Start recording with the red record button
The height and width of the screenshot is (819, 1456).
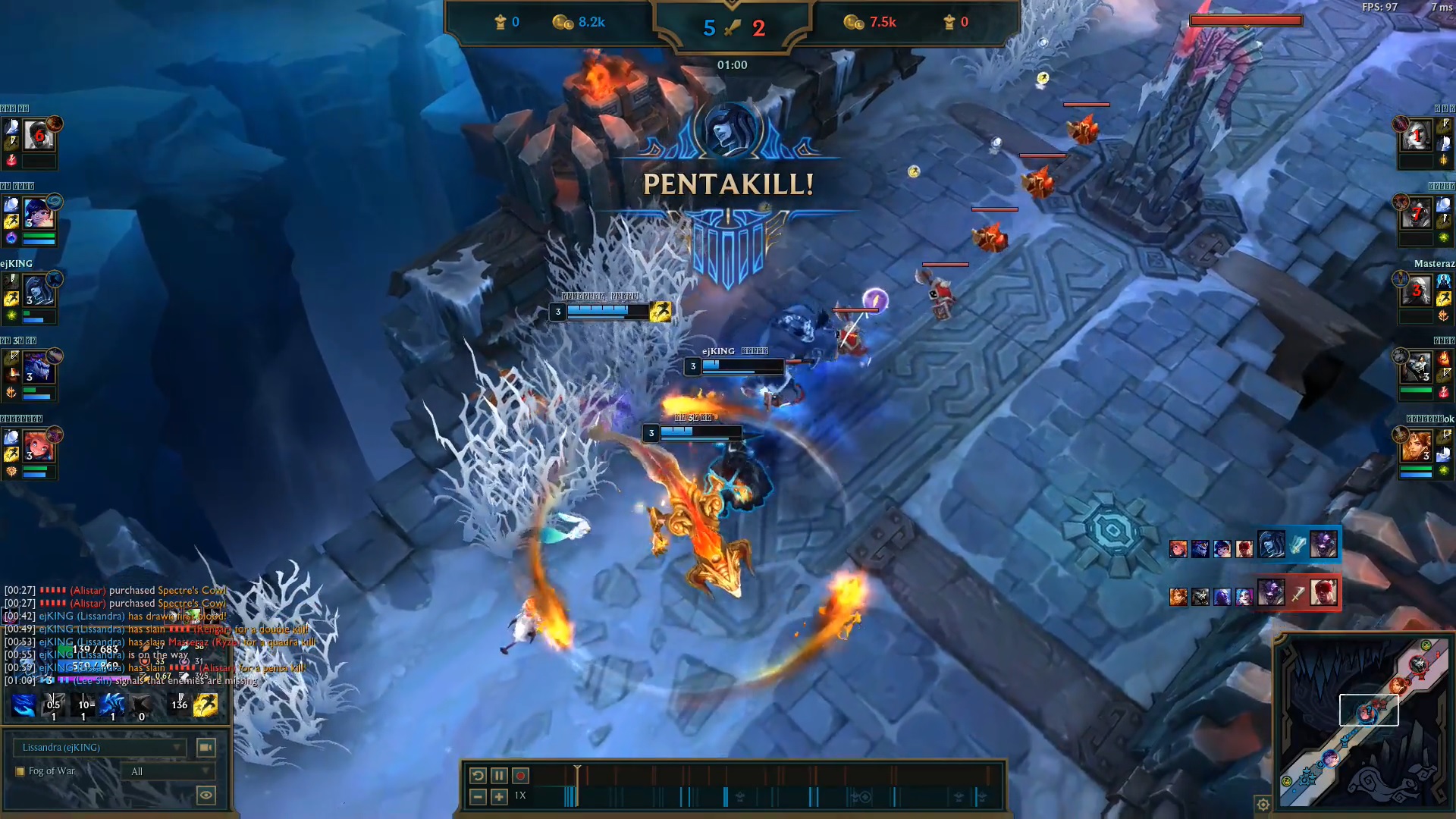click(520, 775)
